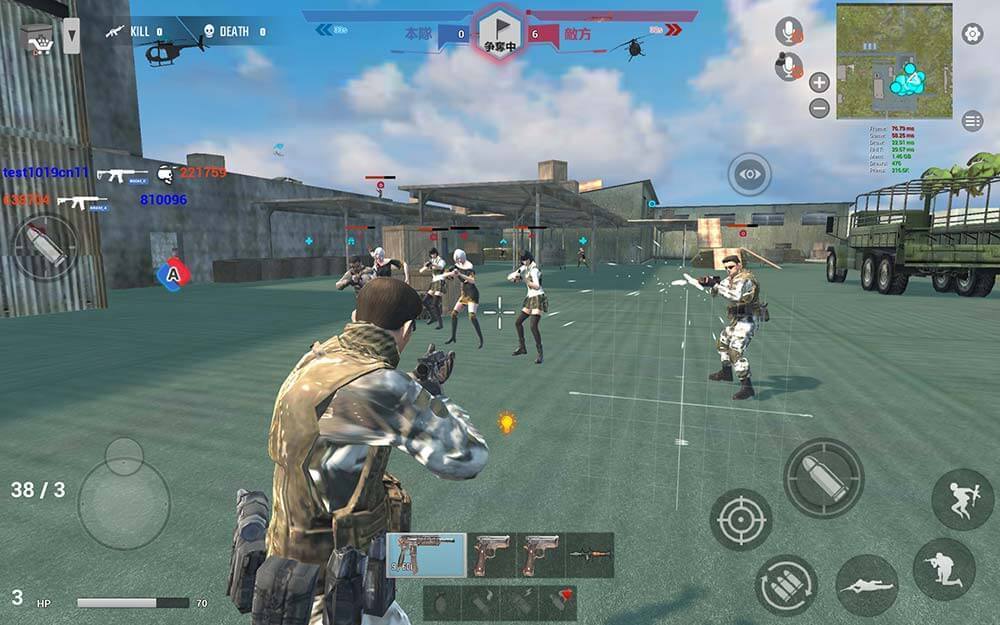This screenshot has width=1000, height=625.
Task: Zoom out the minimap with minus button
Action: 819,108
